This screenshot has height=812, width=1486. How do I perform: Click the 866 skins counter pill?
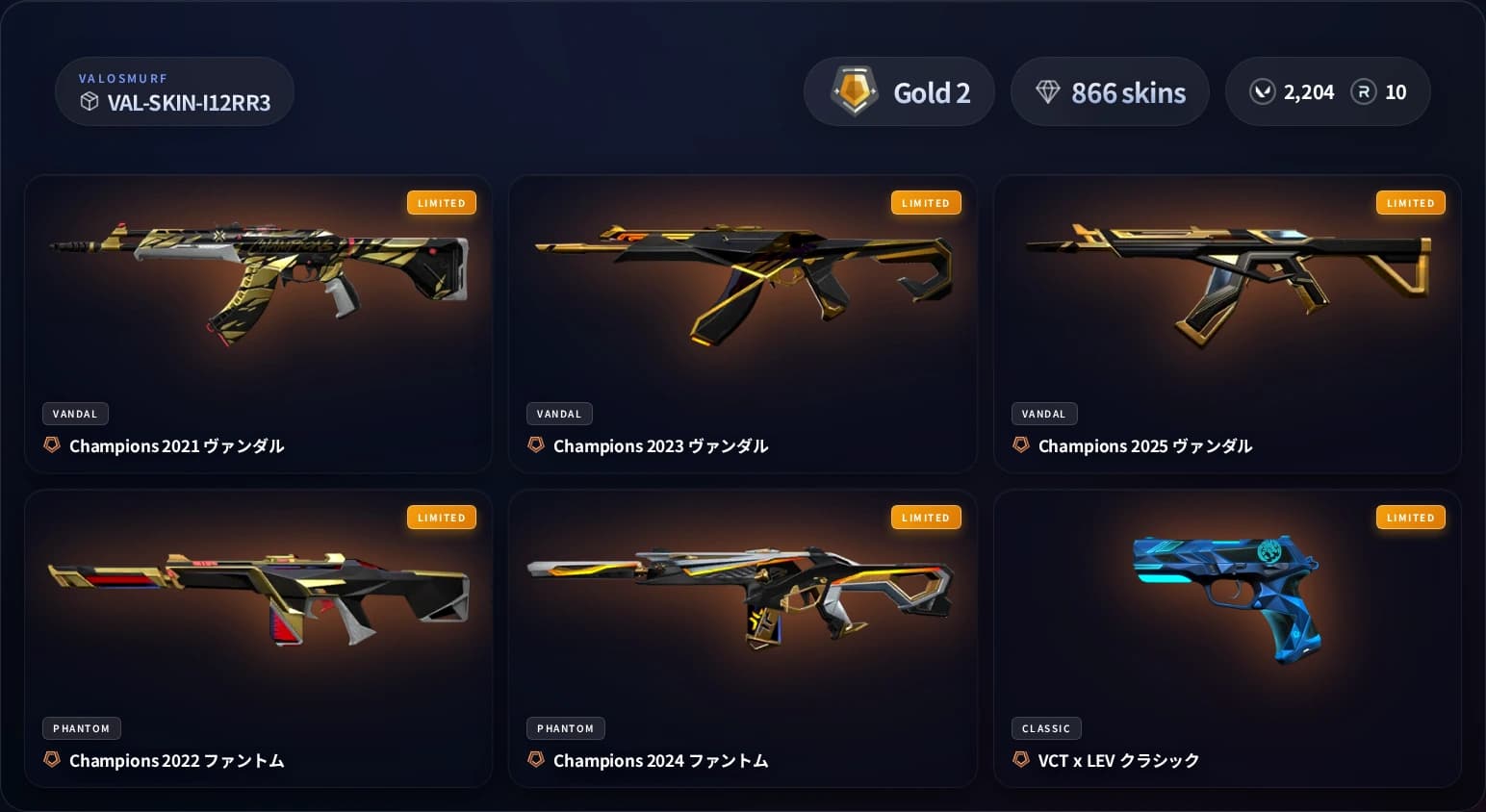(x=1110, y=91)
